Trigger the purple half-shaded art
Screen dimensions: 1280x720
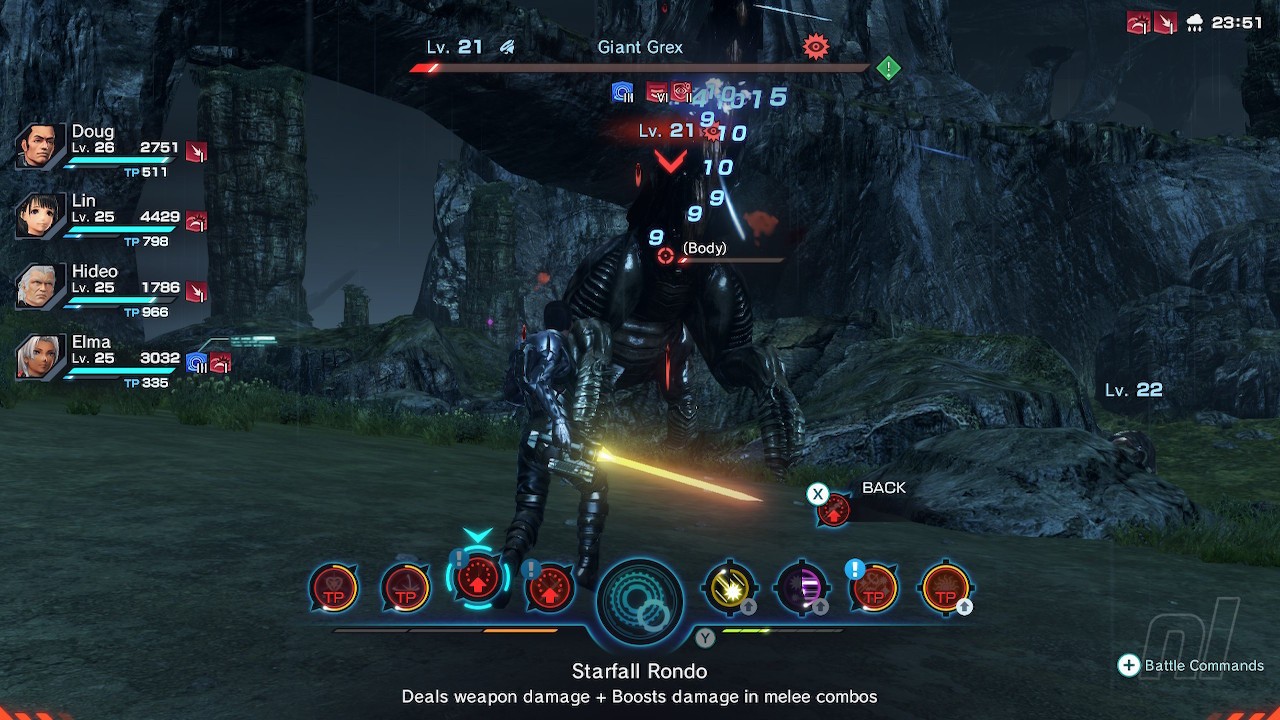[x=802, y=588]
